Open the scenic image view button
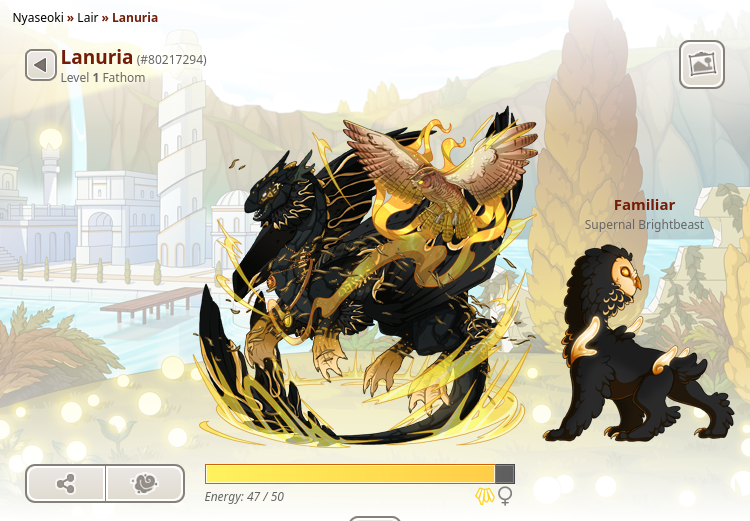Image resolution: width=750 pixels, height=521 pixels. point(701,65)
